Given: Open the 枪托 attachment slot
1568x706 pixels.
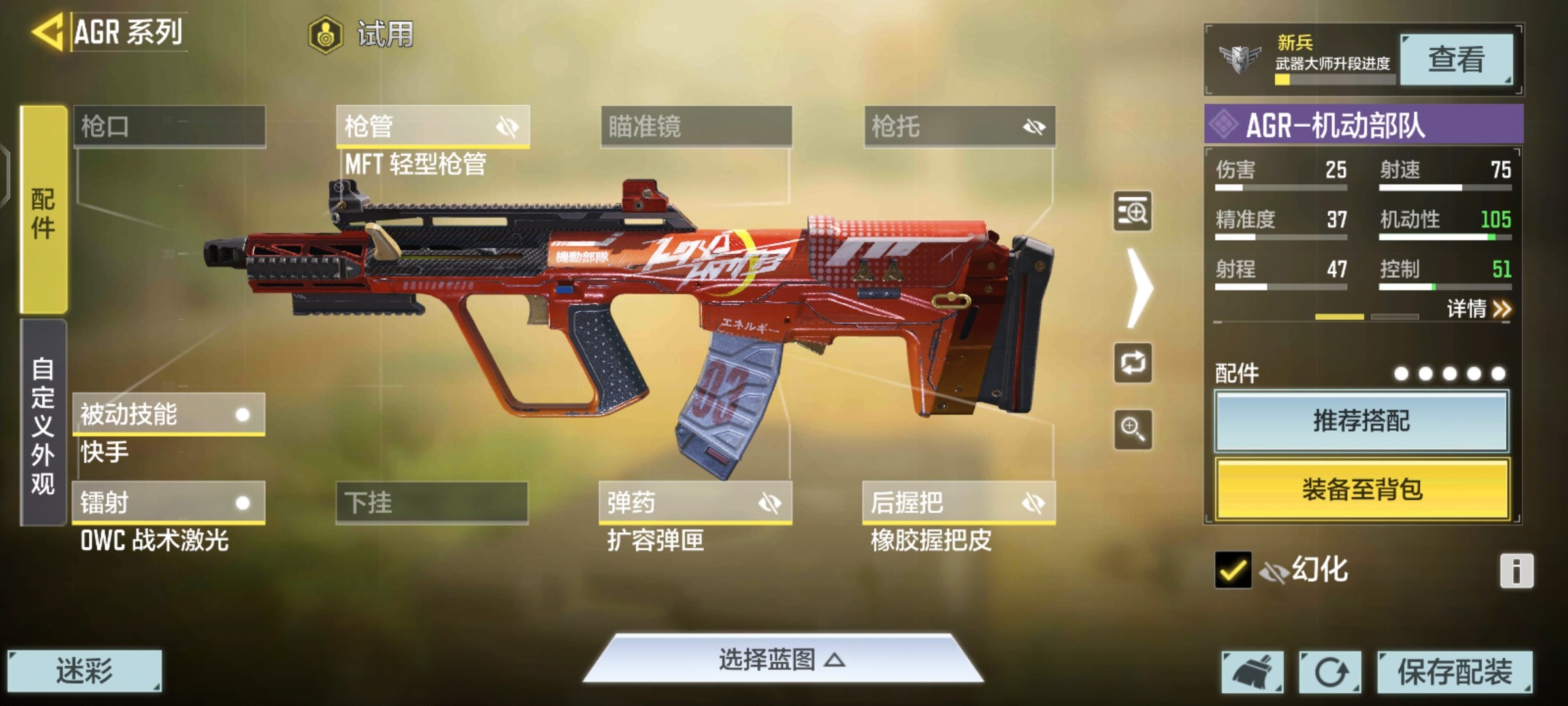Looking at the screenshot, I should 959,126.
